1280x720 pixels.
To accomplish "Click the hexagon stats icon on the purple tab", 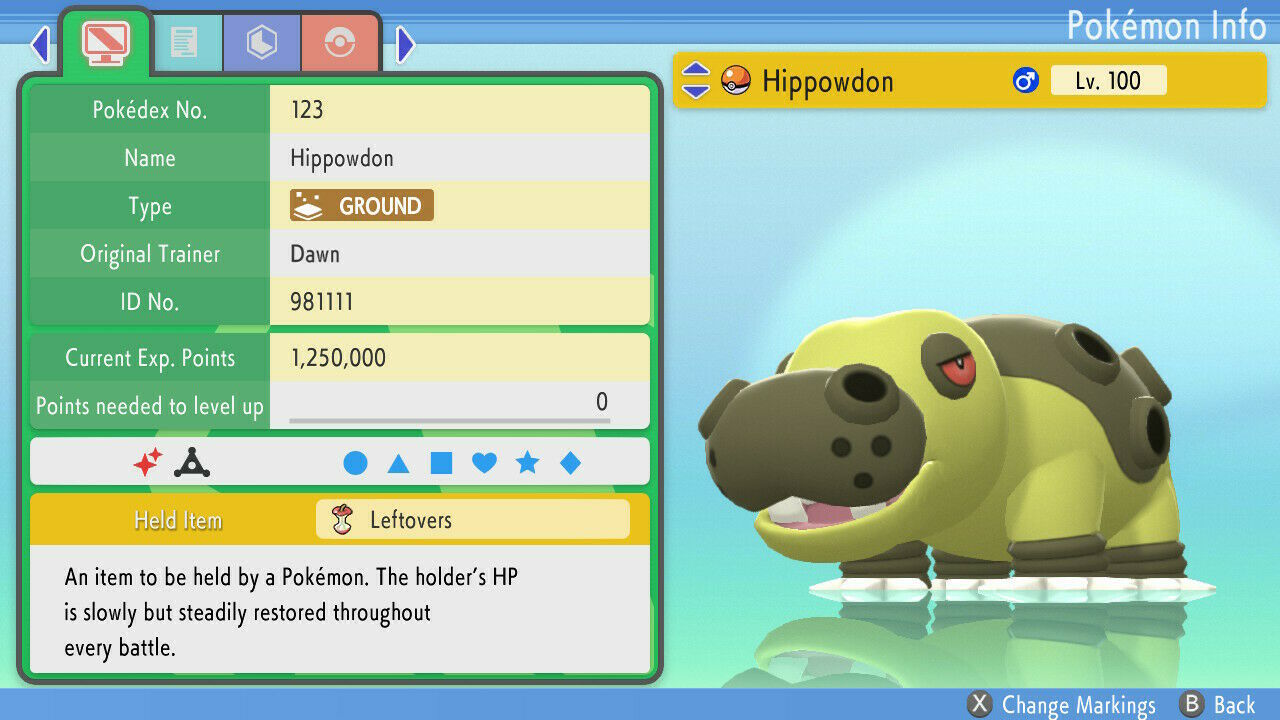I will click(261, 42).
